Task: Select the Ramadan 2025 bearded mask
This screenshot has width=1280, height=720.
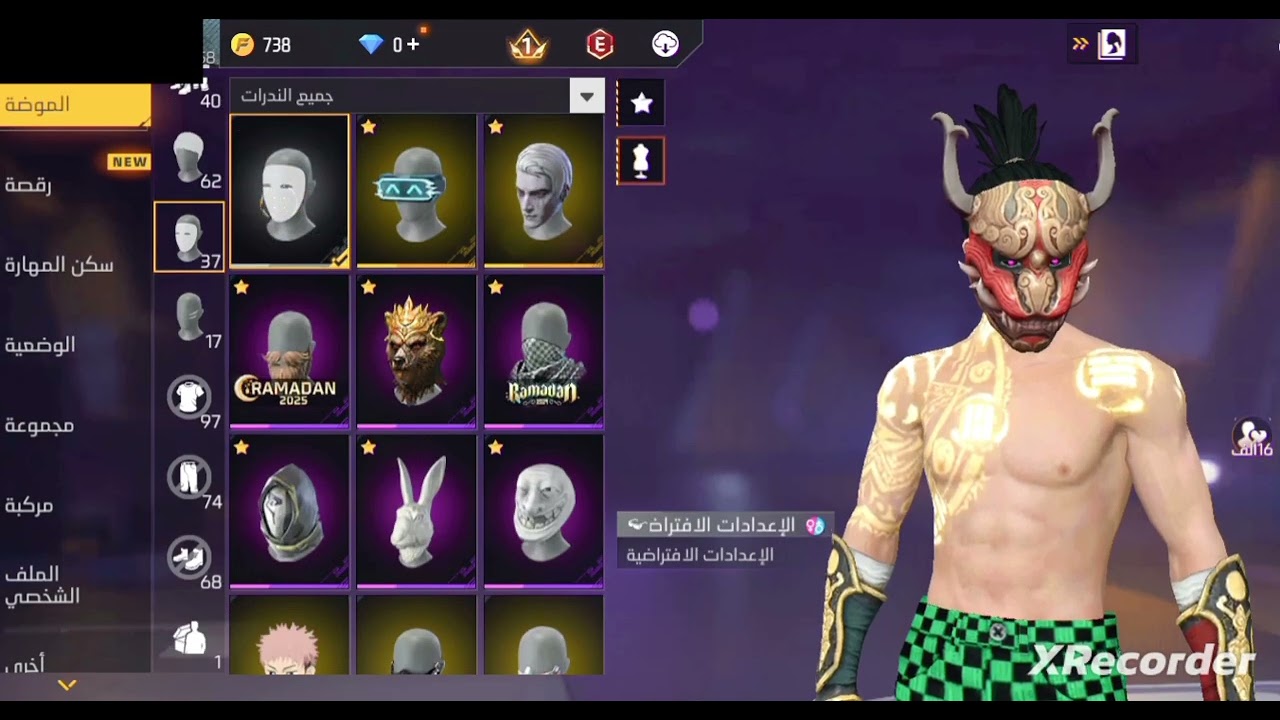Action: pos(289,350)
